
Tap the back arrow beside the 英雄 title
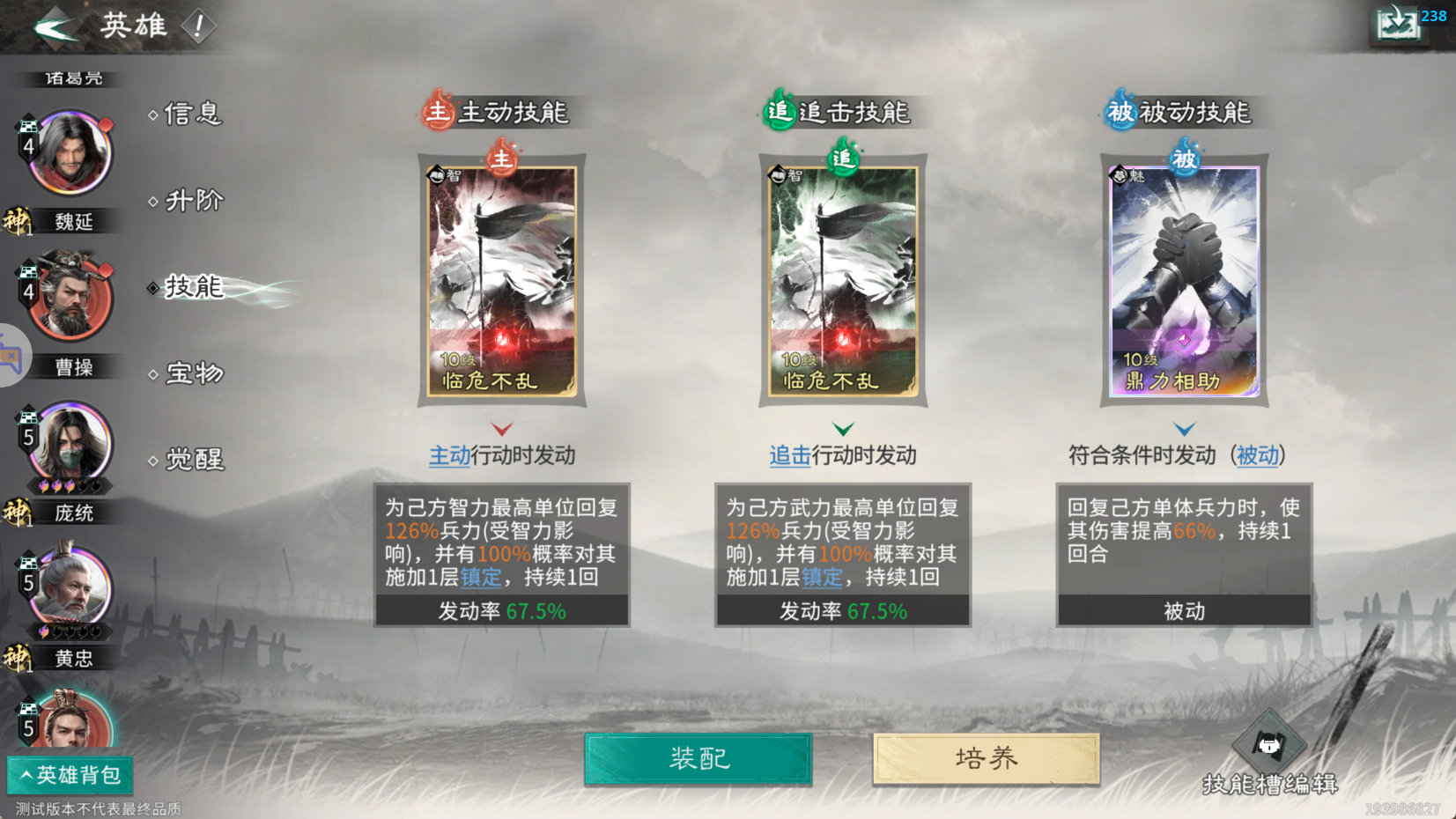pyautogui.click(x=55, y=26)
